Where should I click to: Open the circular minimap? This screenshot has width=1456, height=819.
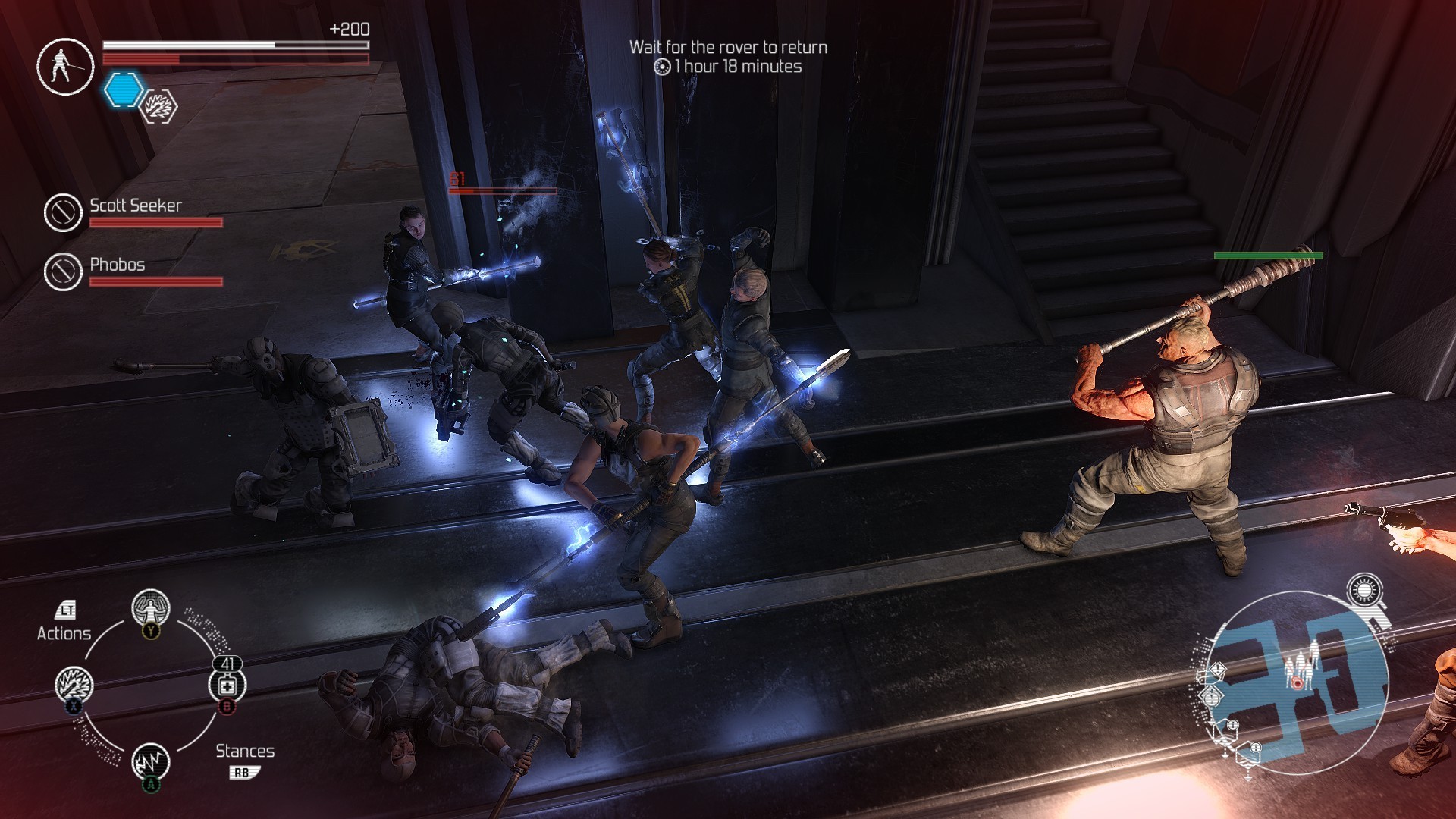[1295, 682]
